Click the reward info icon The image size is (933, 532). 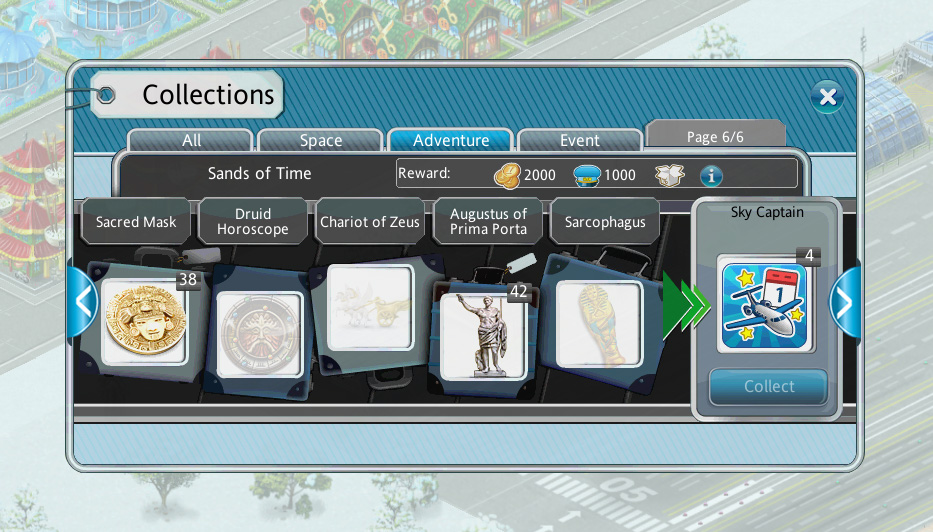(711, 175)
